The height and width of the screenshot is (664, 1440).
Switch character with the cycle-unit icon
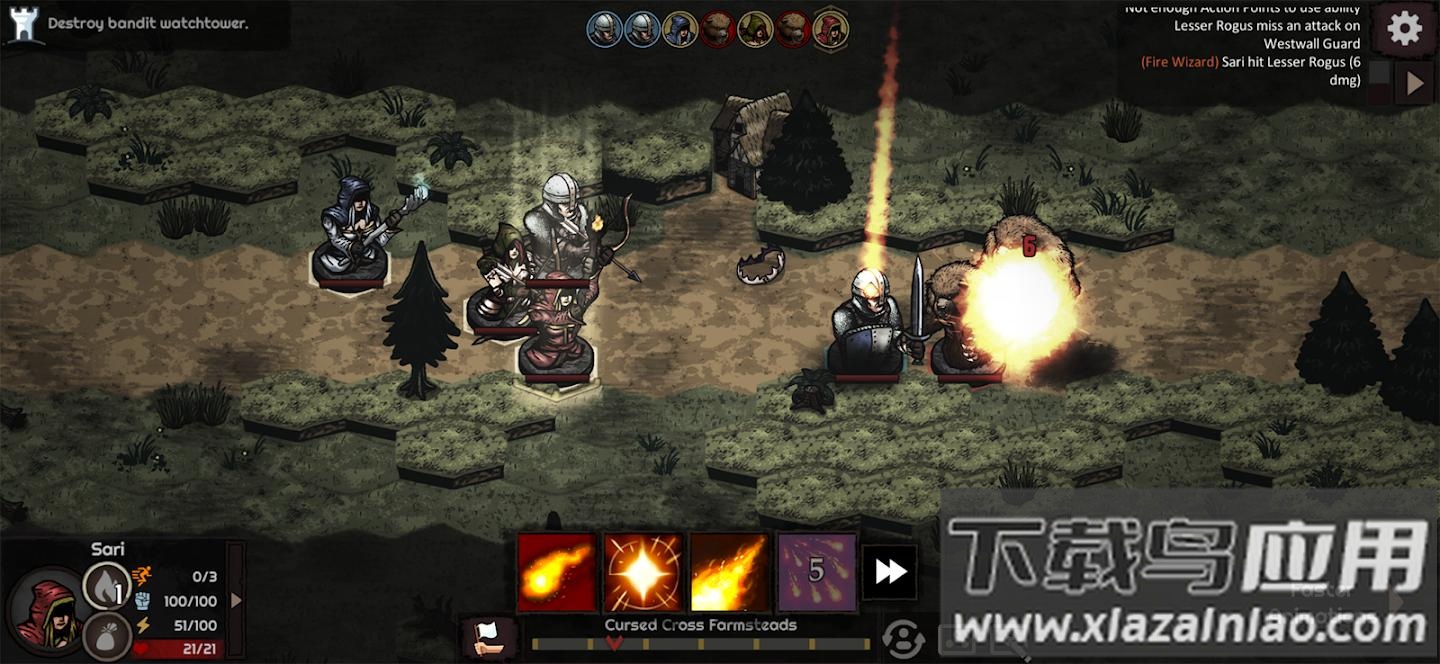903,639
